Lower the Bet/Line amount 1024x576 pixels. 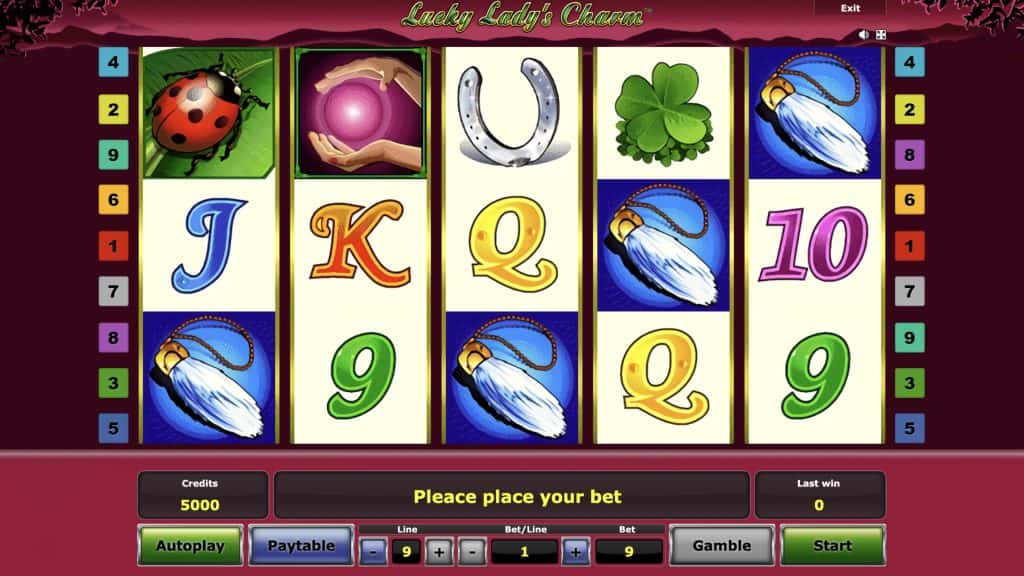(x=474, y=551)
